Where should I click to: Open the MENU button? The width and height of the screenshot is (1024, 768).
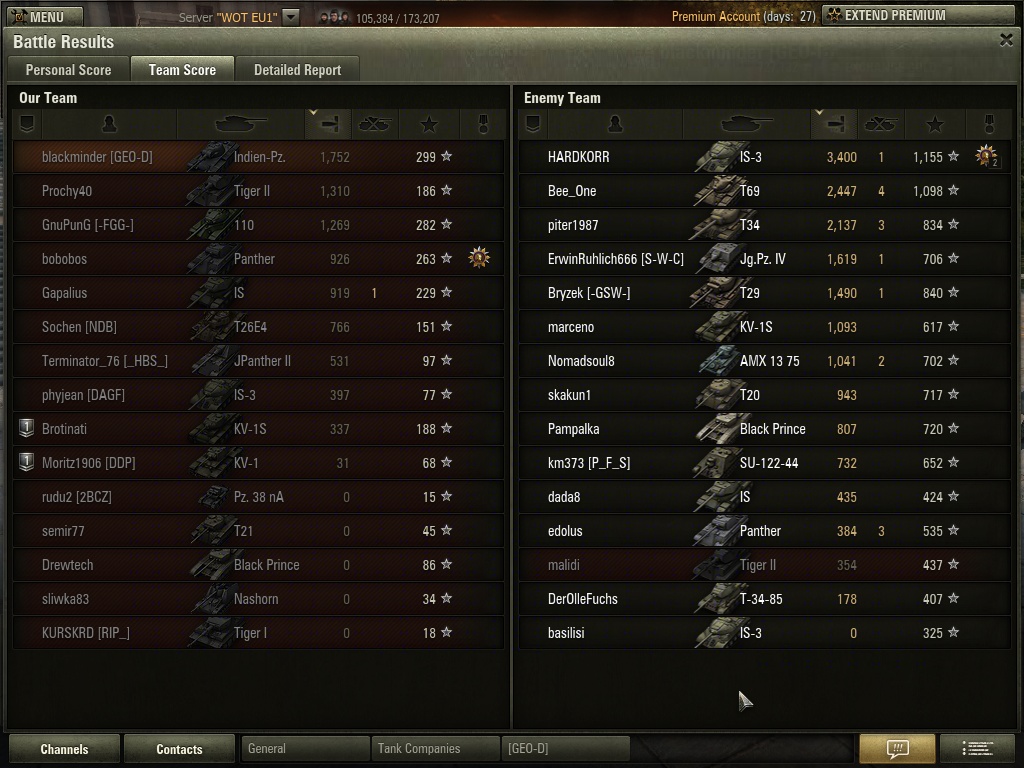(x=36, y=16)
